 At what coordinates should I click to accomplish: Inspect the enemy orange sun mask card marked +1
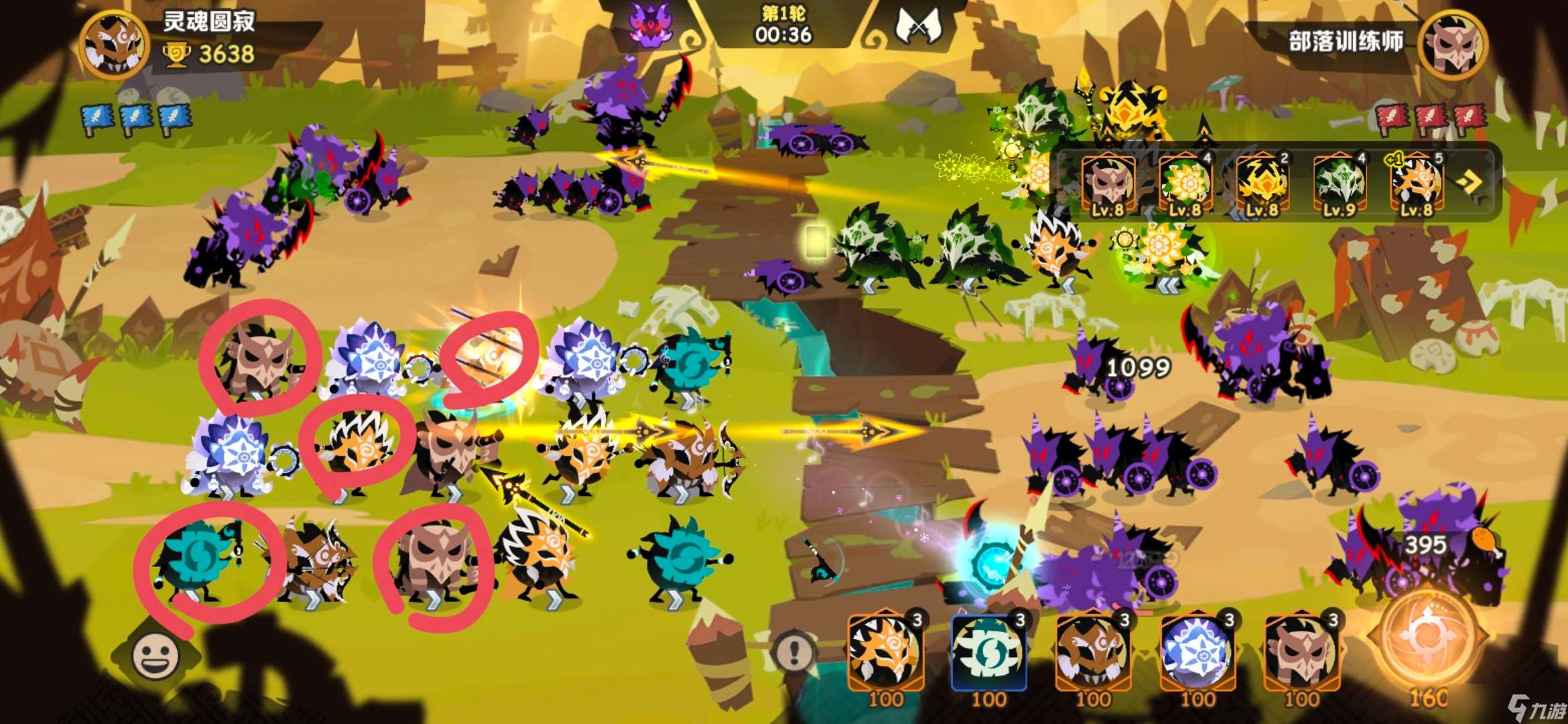pyautogui.click(x=1416, y=184)
